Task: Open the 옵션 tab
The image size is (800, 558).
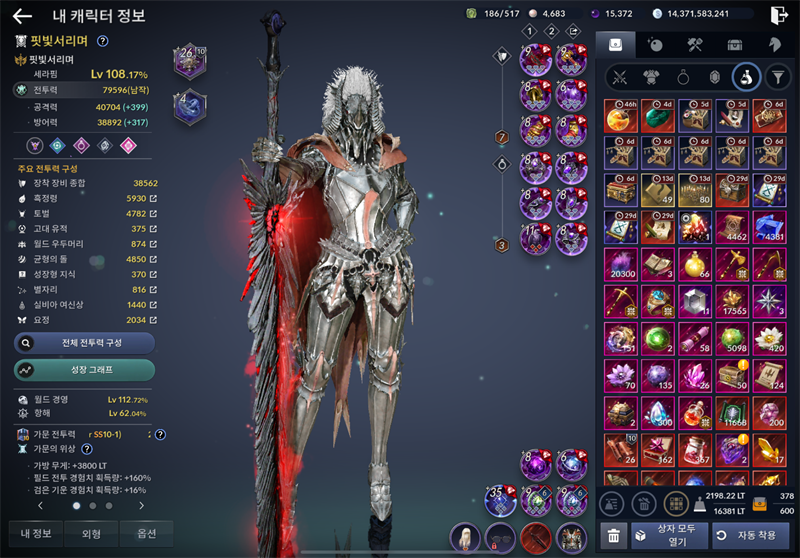Action: pos(146,533)
